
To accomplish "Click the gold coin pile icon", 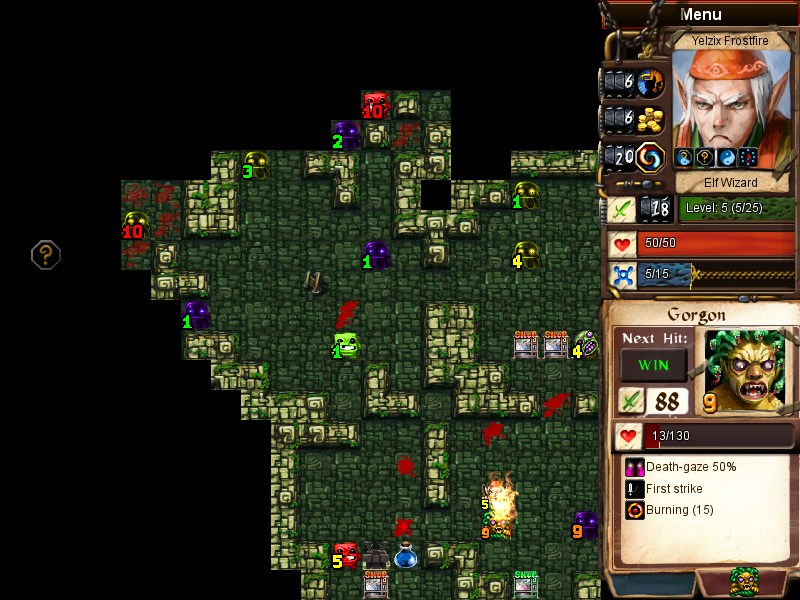I will pyautogui.click(x=651, y=119).
